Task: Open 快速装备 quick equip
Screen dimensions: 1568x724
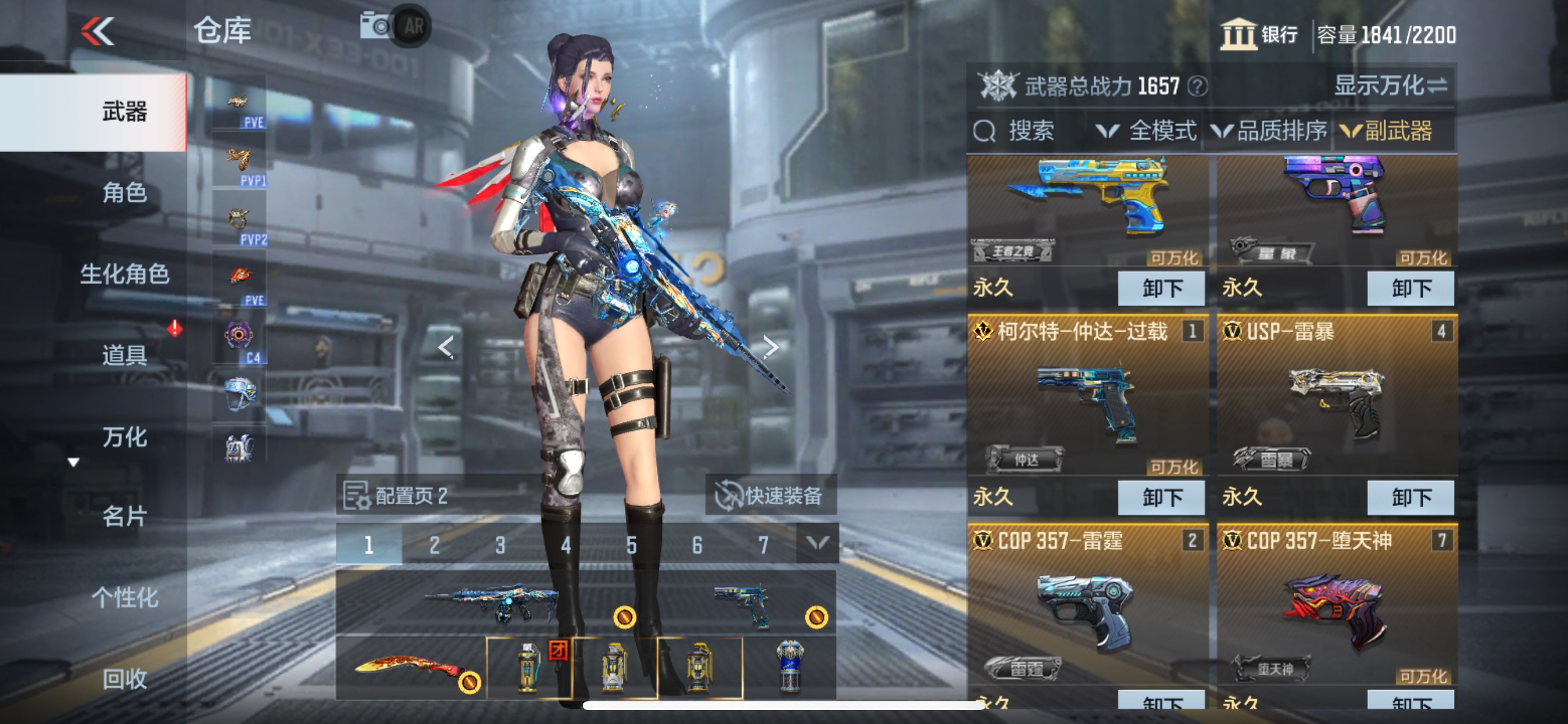Action: (x=771, y=495)
